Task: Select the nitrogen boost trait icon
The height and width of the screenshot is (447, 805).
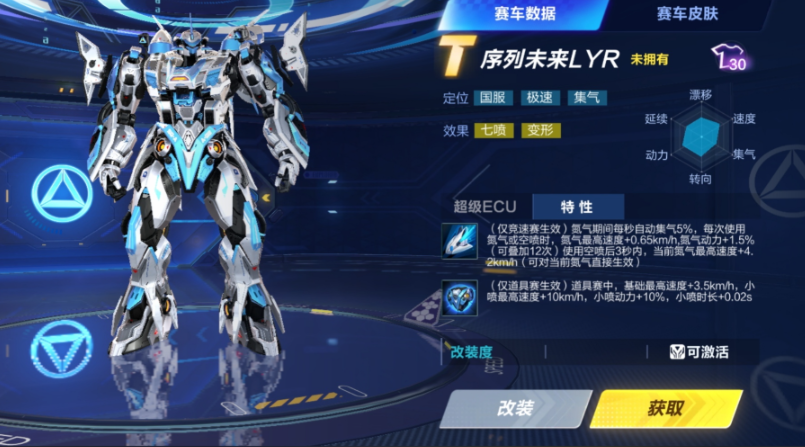Action: [x=460, y=240]
